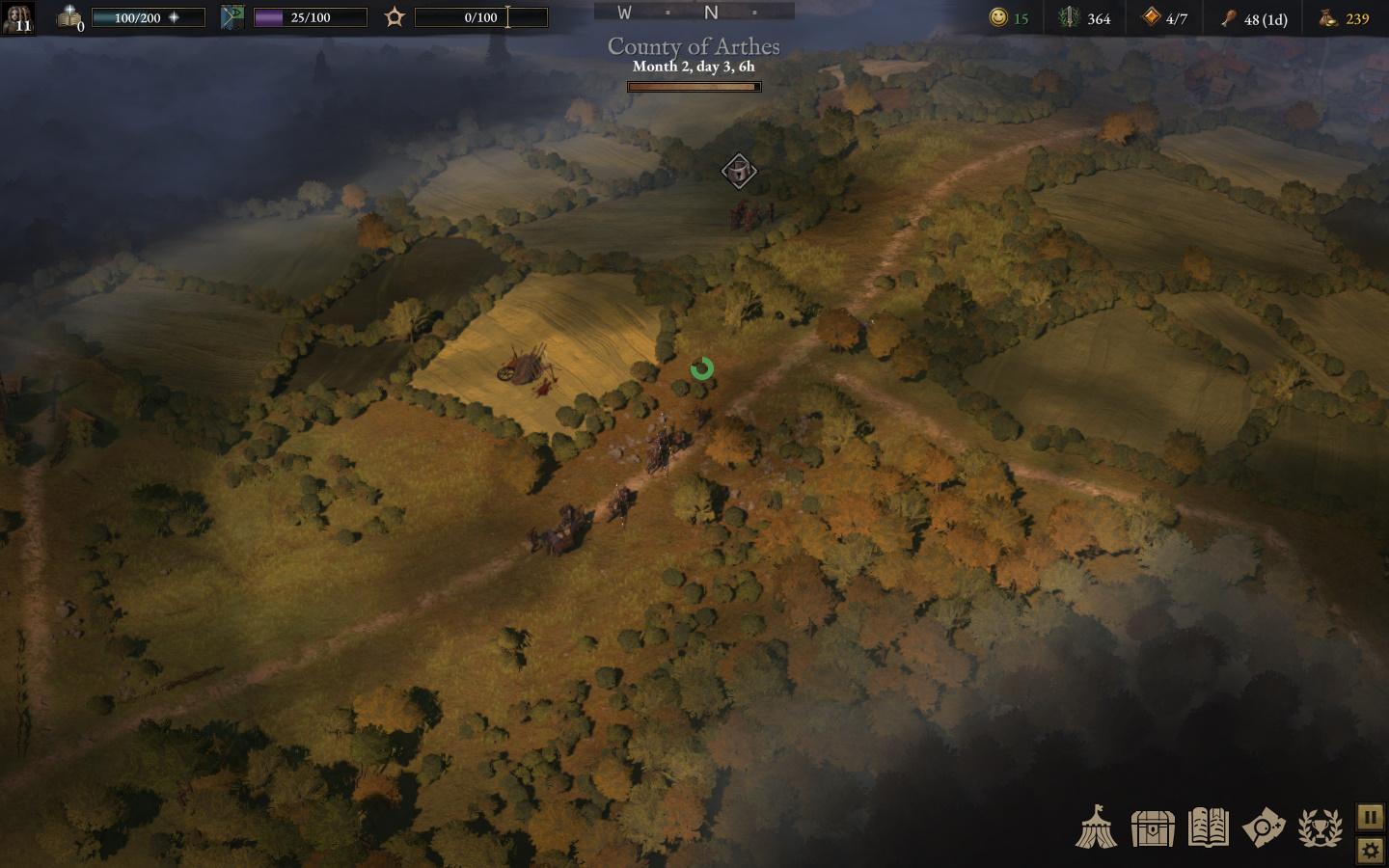Click the sword and laurel influence icon

1069,17
